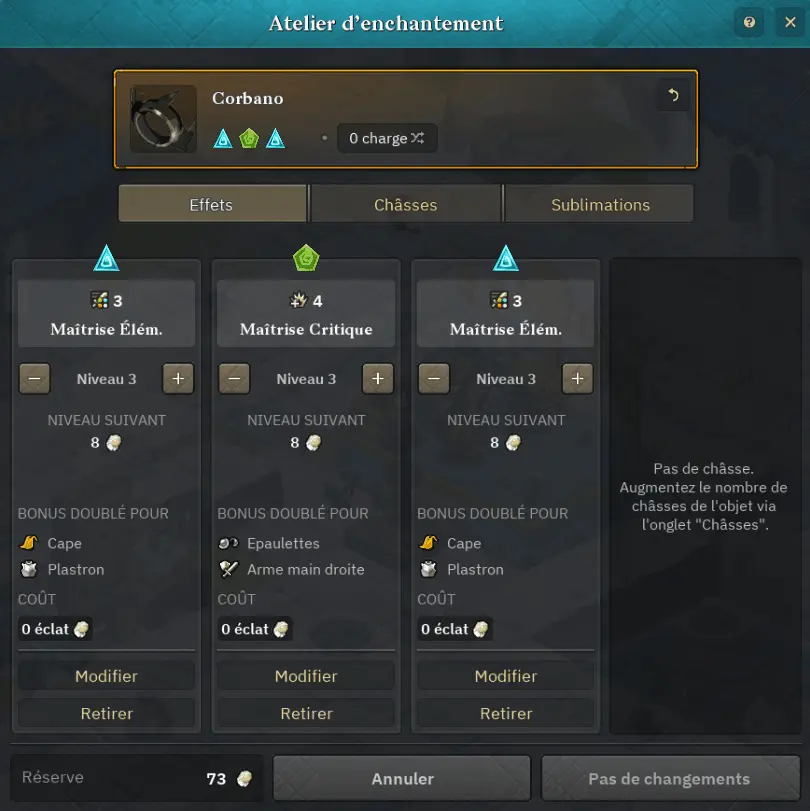Screen dimensions: 810x811
Task: Open the Châsses tab
Action: tap(406, 204)
